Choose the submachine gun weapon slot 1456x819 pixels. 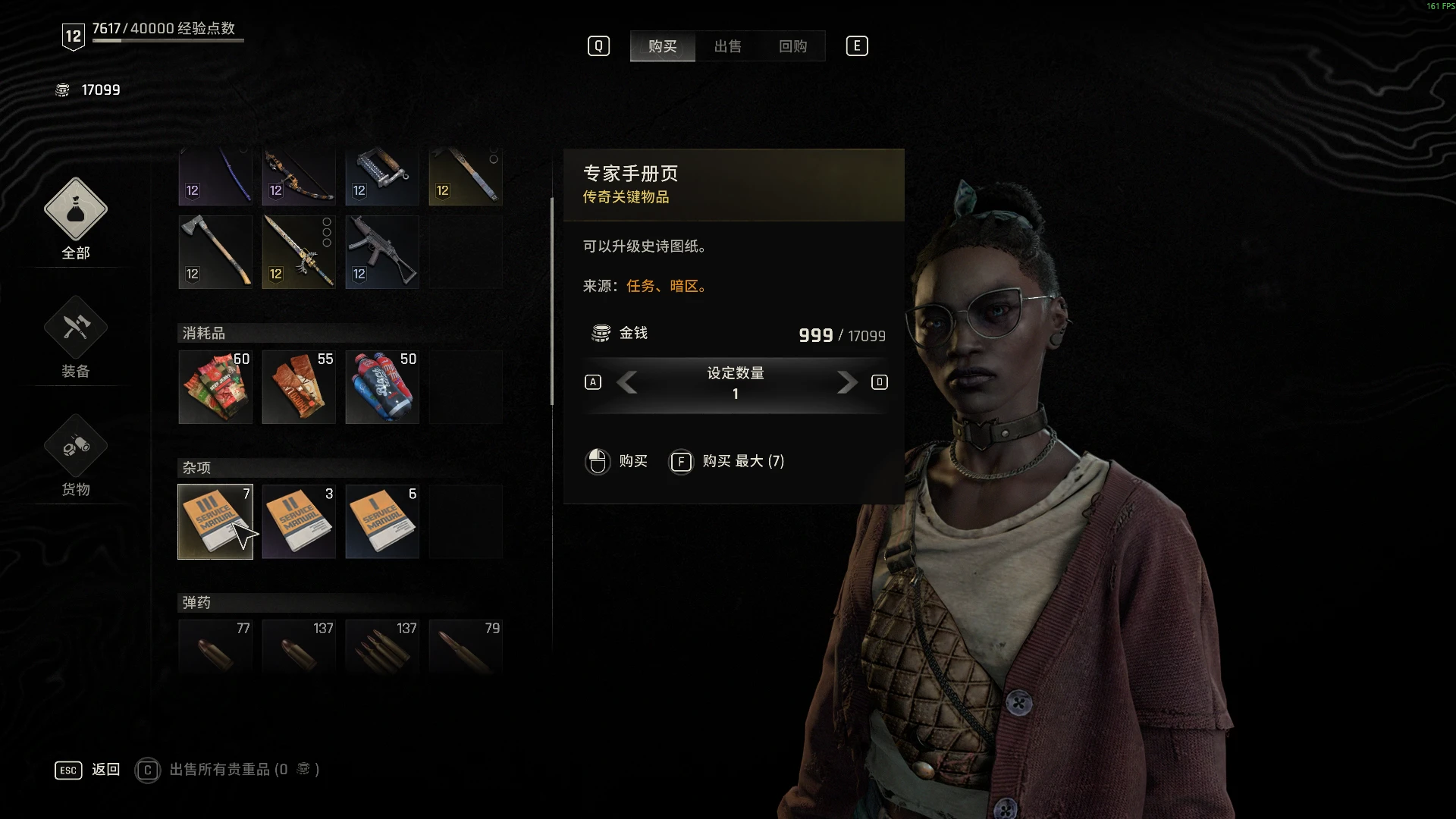click(x=382, y=252)
